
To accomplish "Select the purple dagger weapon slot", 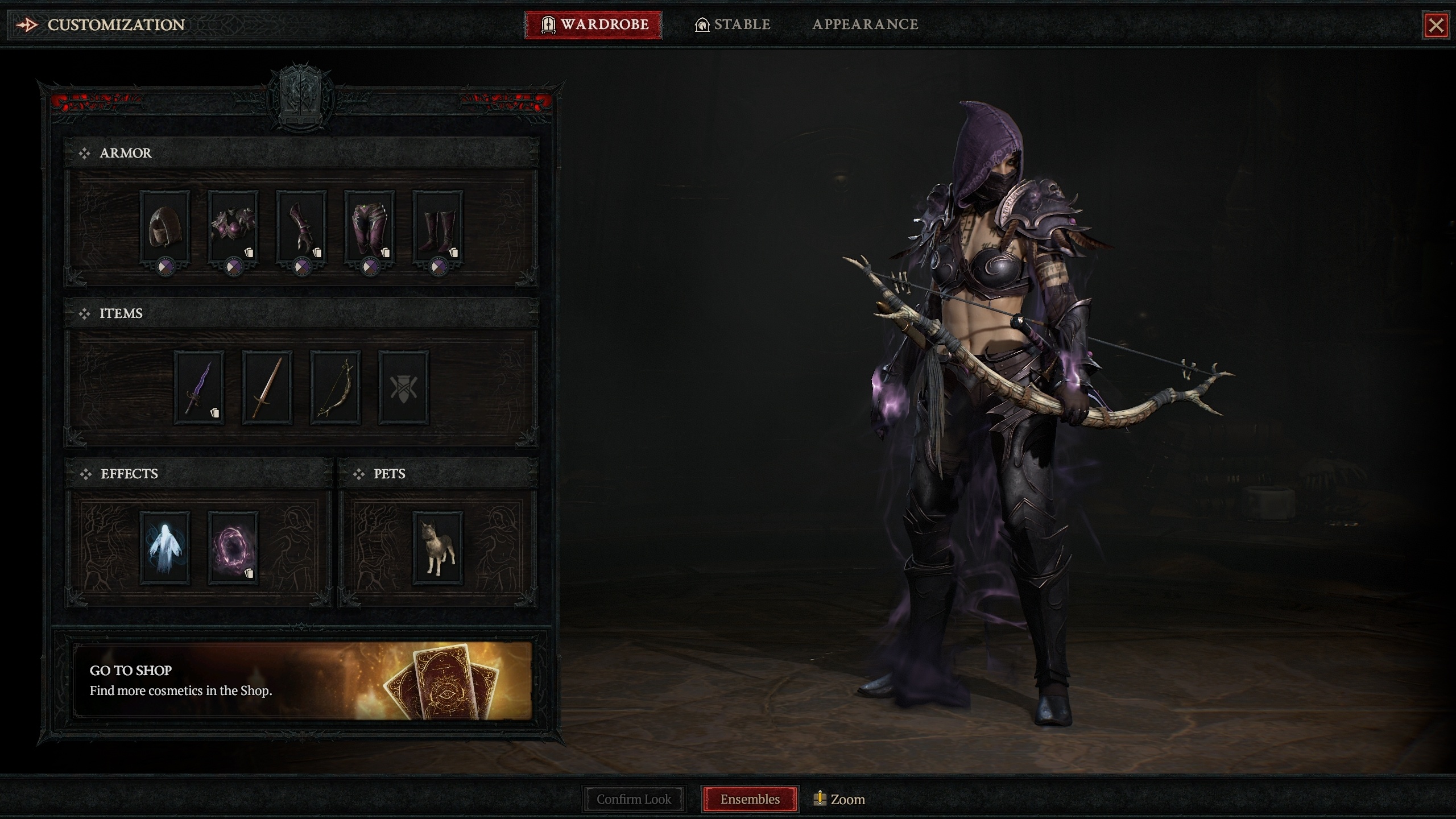I will pos(199,387).
